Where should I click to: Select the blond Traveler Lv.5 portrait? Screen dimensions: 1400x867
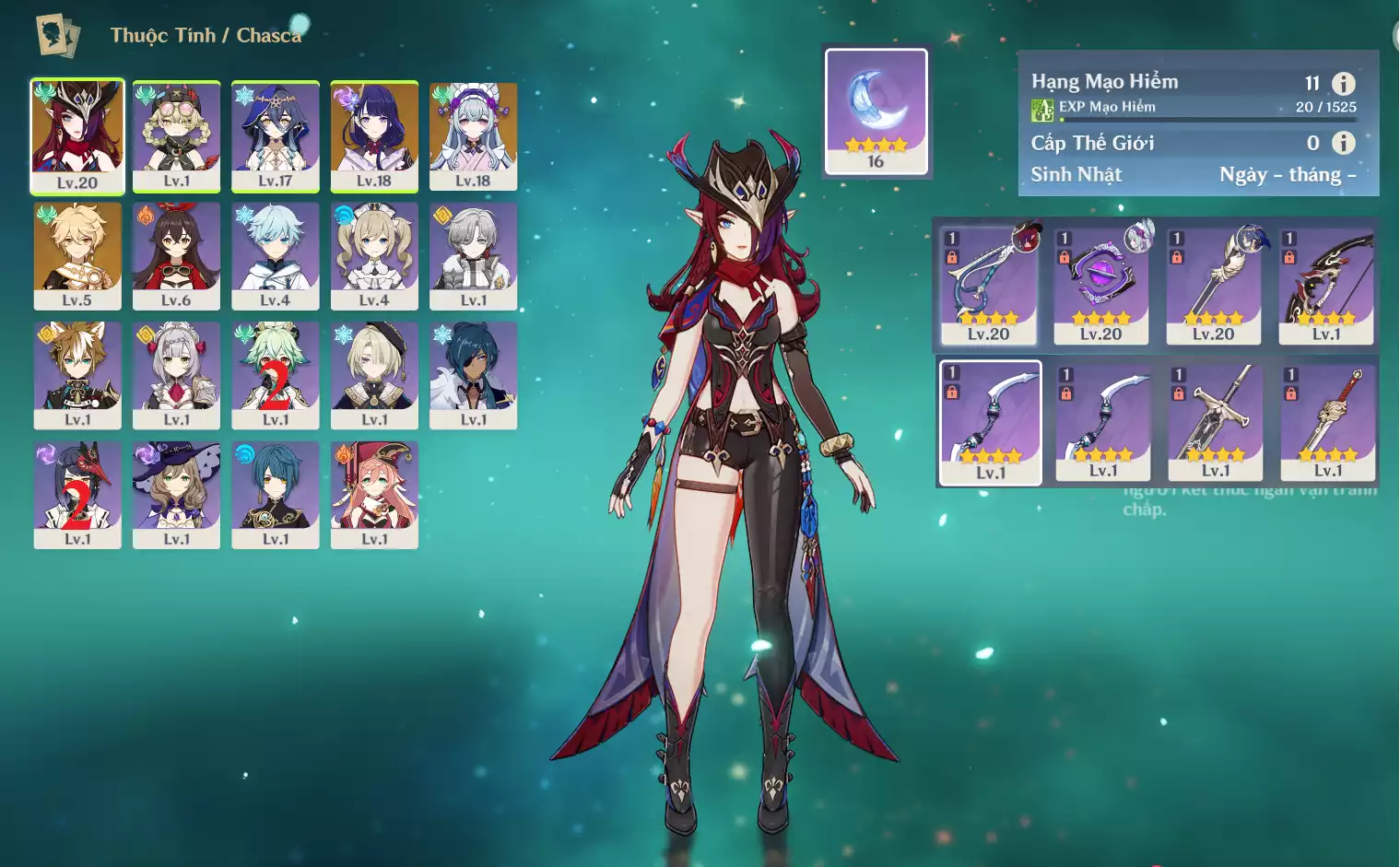(x=77, y=255)
